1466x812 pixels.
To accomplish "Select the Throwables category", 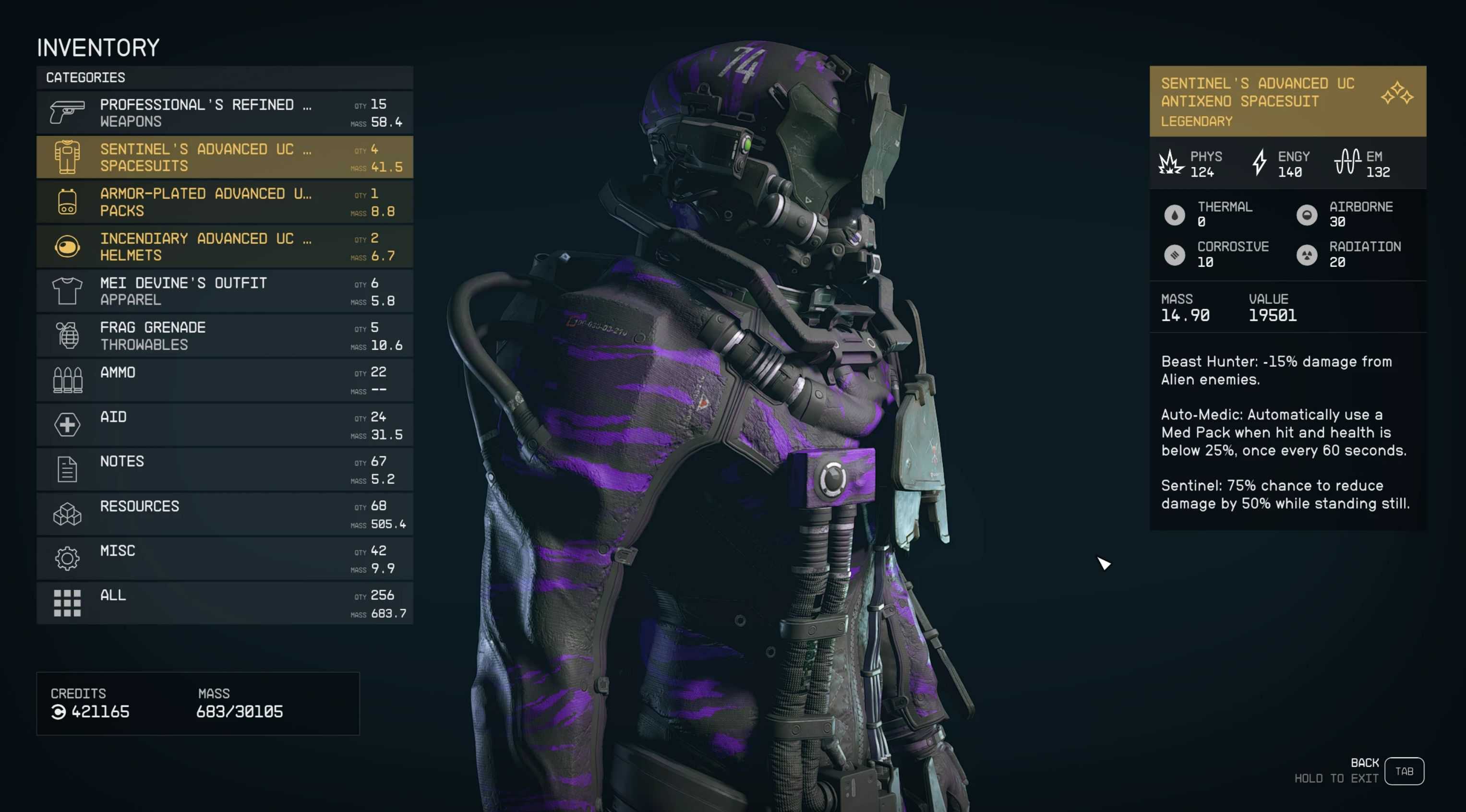I will point(224,336).
